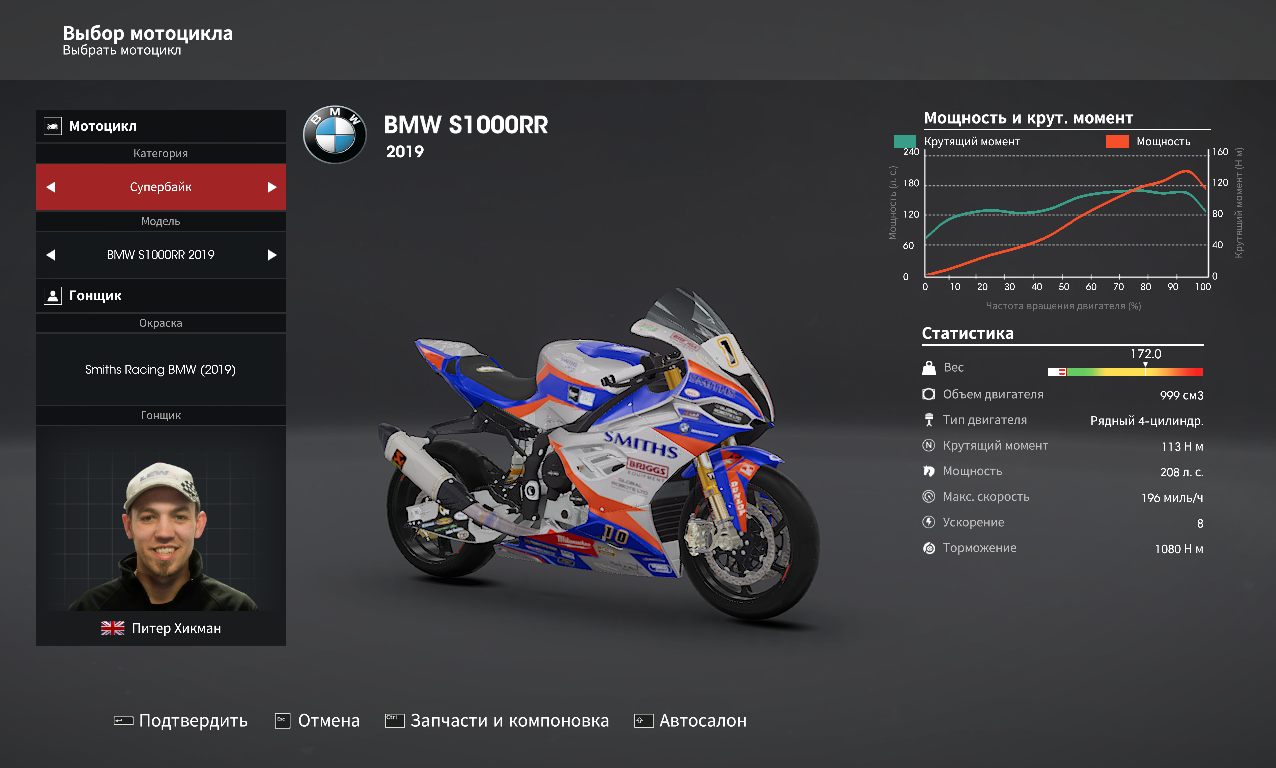Open the Мотоцикл section header

coord(160,126)
